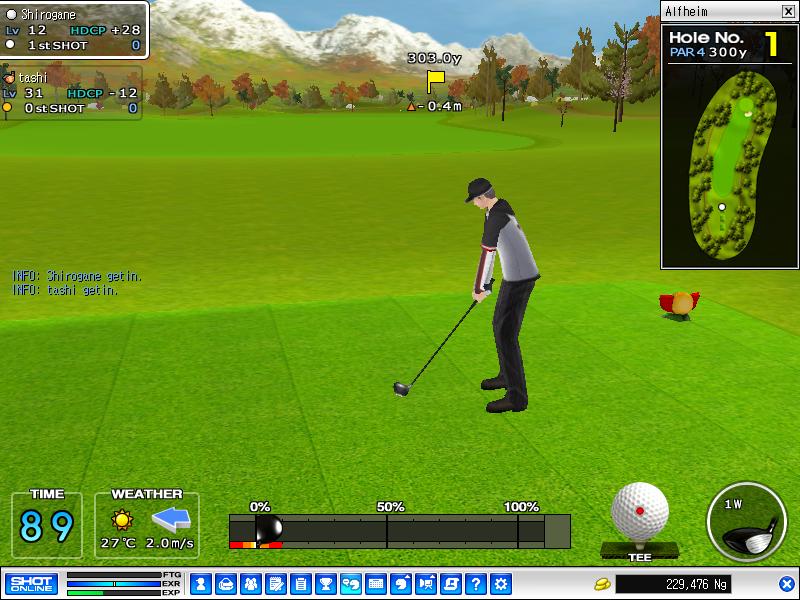The height and width of the screenshot is (600, 800).
Task: Open the character profile icon
Action: tap(200, 583)
